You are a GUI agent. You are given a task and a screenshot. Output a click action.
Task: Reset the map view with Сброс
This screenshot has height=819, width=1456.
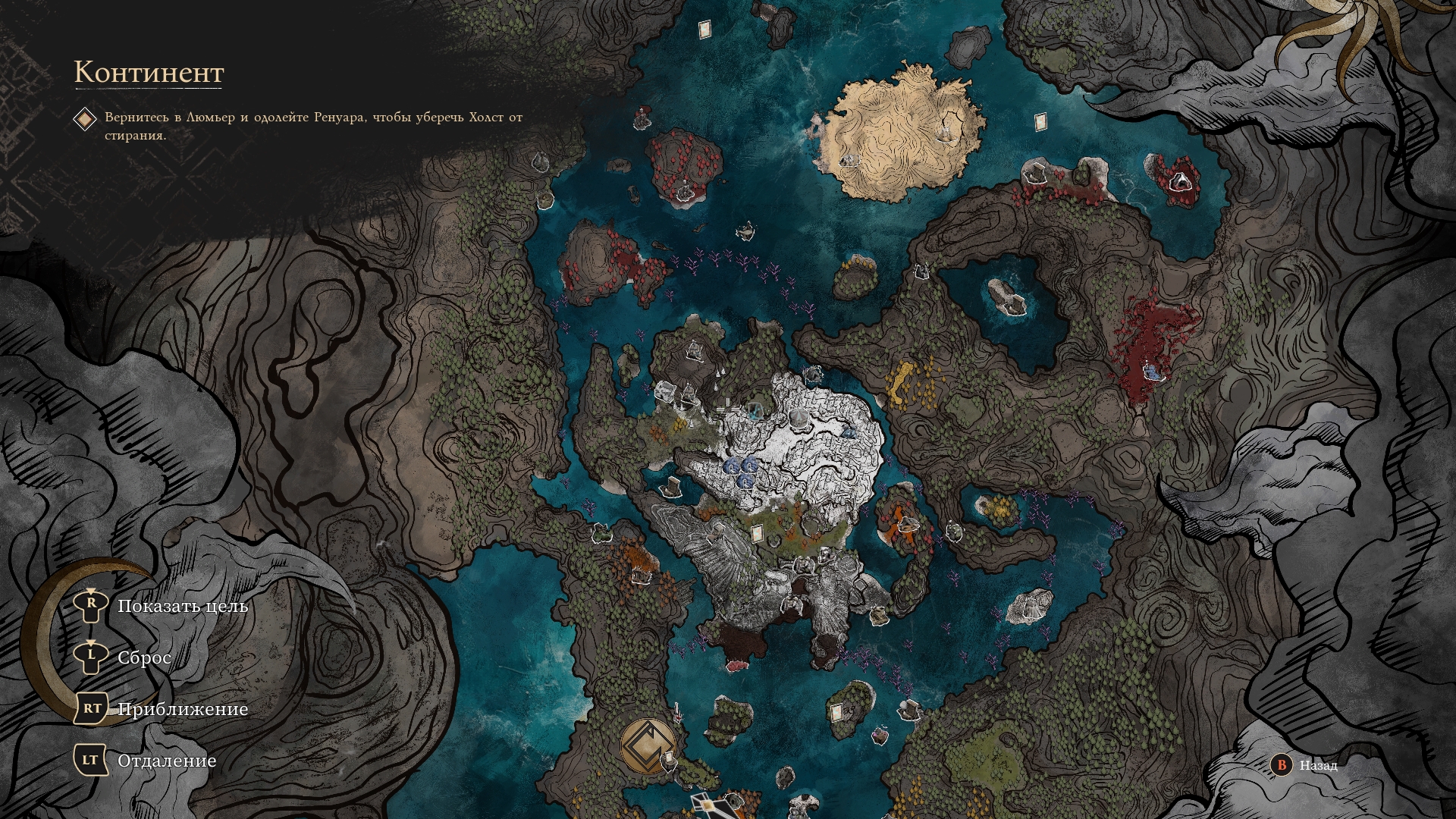[x=144, y=657]
